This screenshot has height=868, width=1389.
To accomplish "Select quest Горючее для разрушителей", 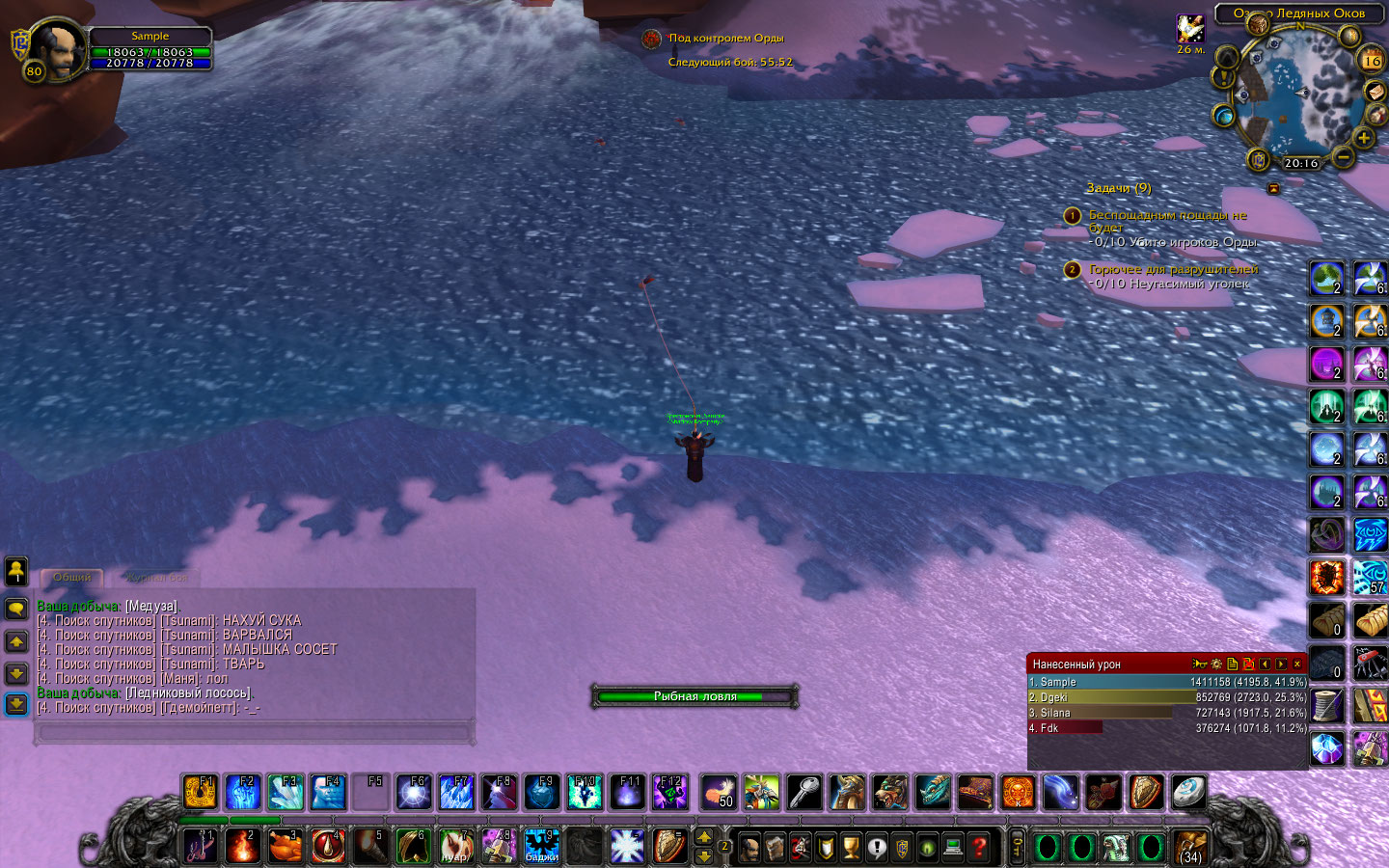I will point(1173,269).
